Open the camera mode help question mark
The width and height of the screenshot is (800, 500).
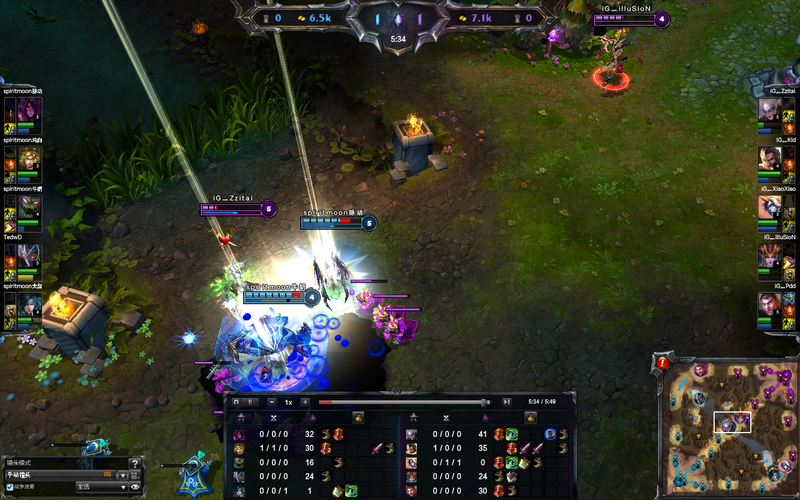click(135, 462)
